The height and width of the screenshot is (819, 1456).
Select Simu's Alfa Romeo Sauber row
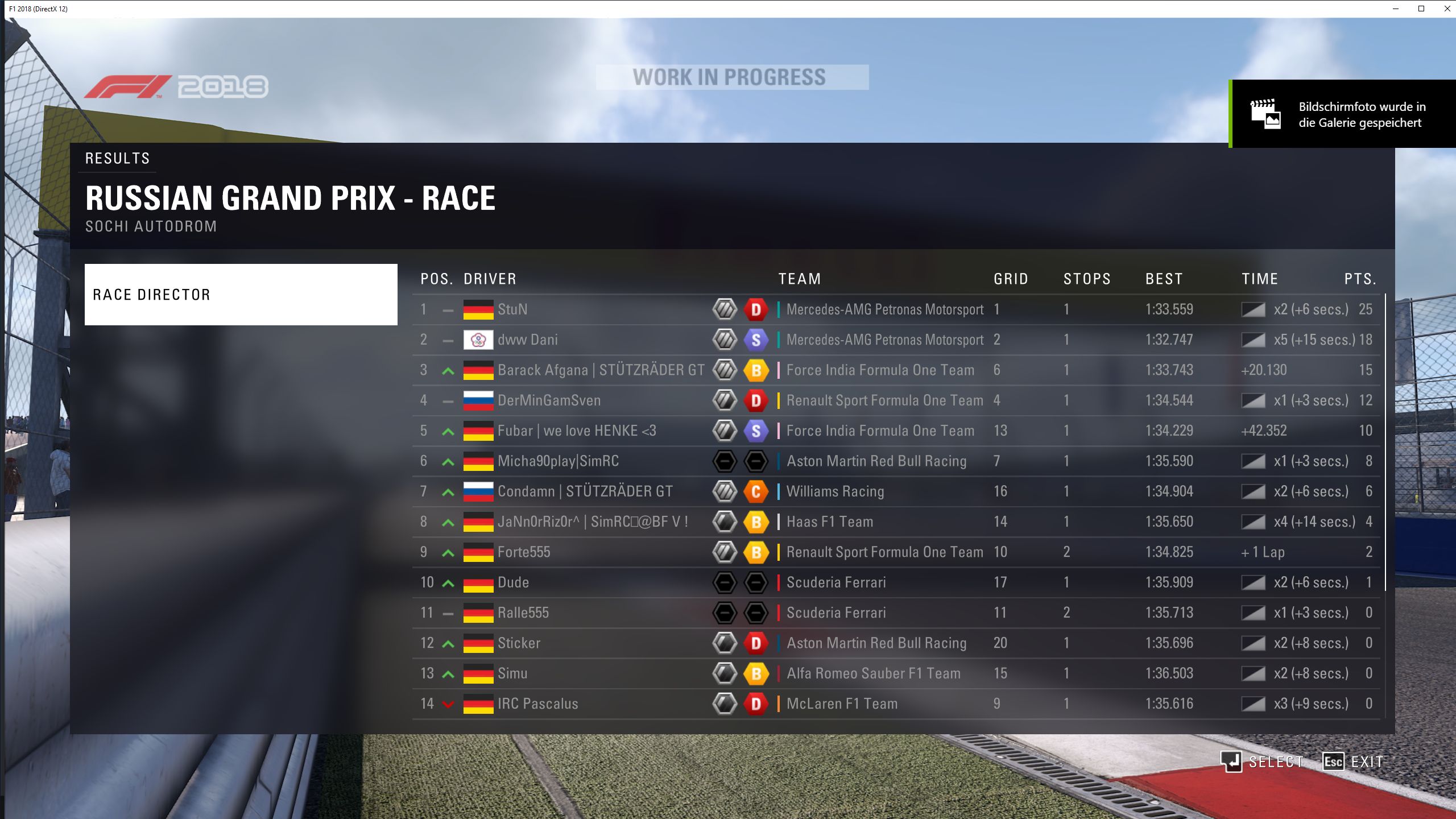click(569, 673)
